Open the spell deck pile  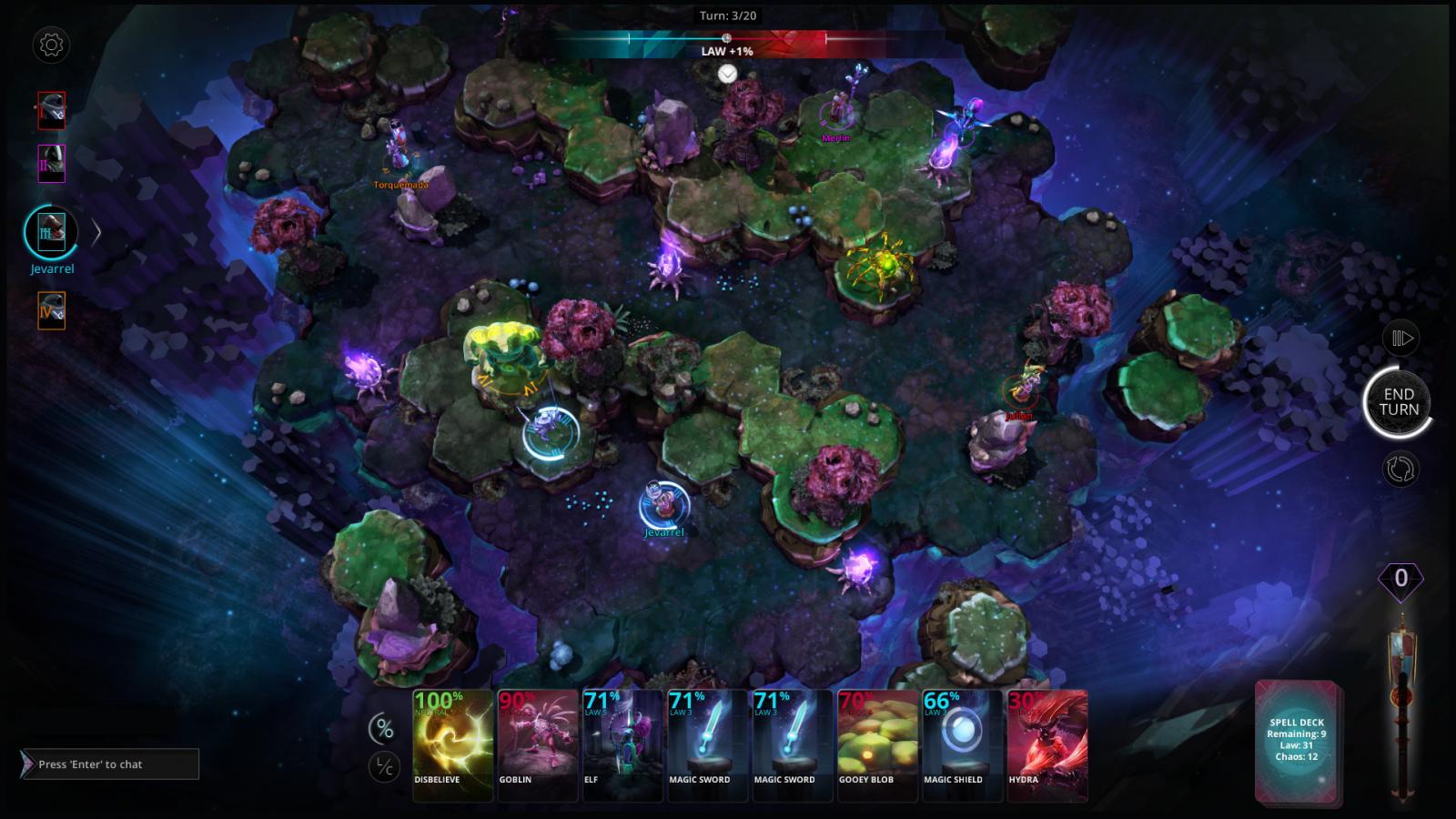tap(1297, 740)
